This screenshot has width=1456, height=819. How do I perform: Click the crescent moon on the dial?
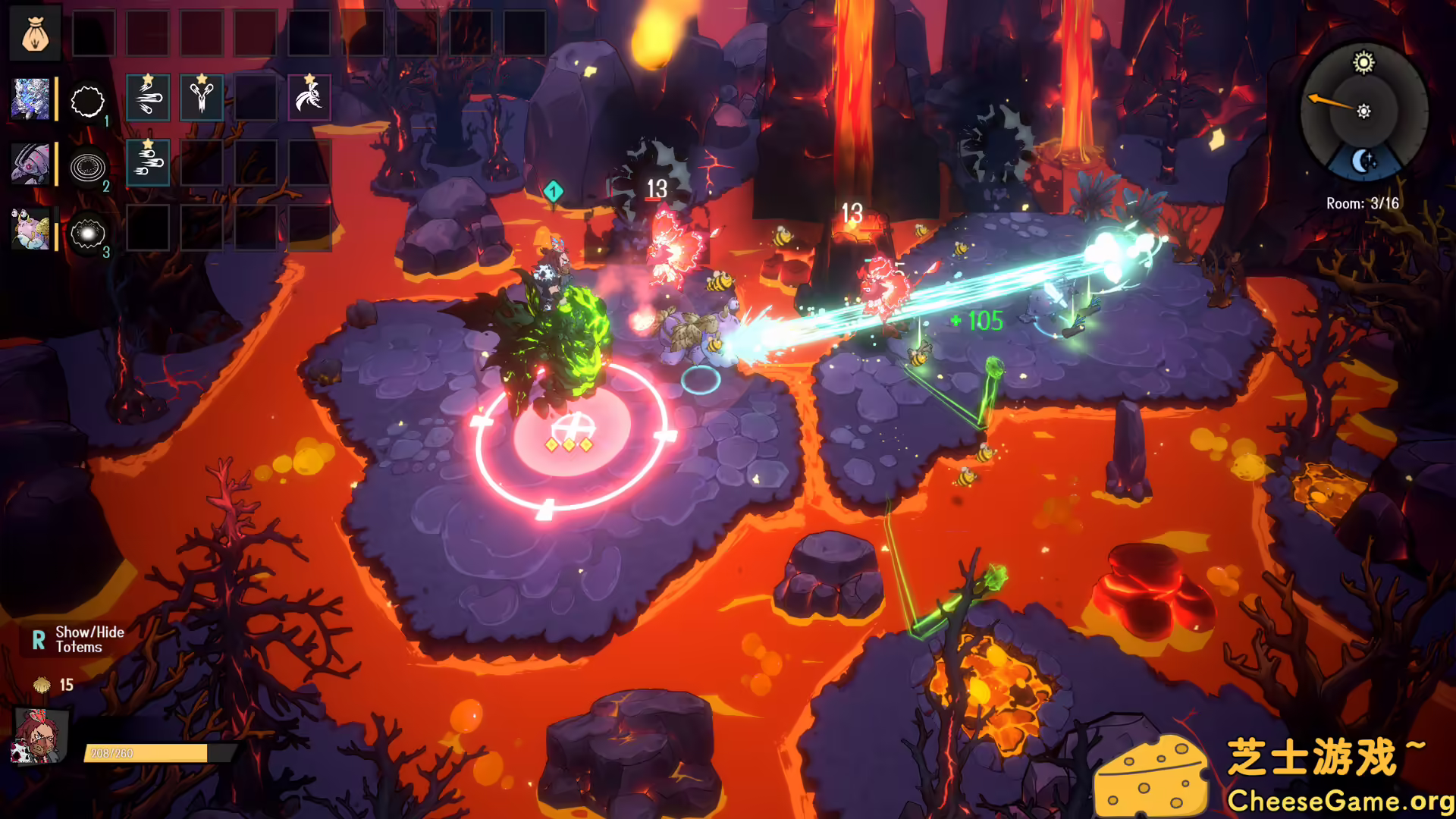[1363, 161]
